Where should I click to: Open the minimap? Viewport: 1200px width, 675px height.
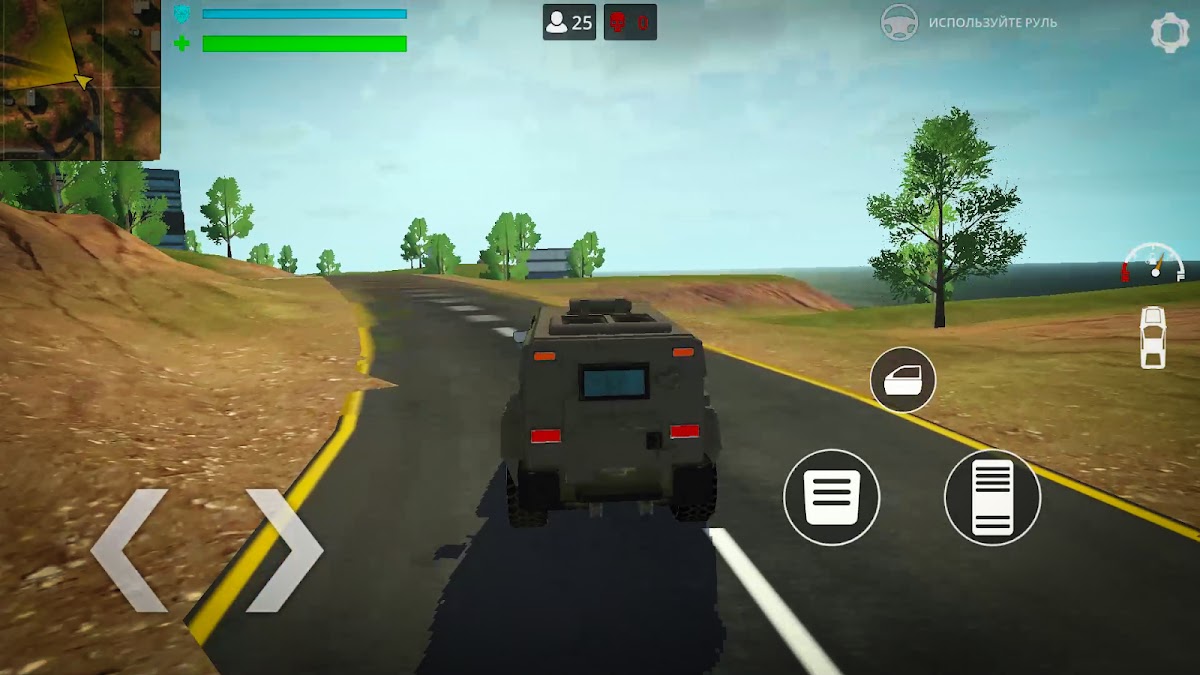tap(80, 80)
